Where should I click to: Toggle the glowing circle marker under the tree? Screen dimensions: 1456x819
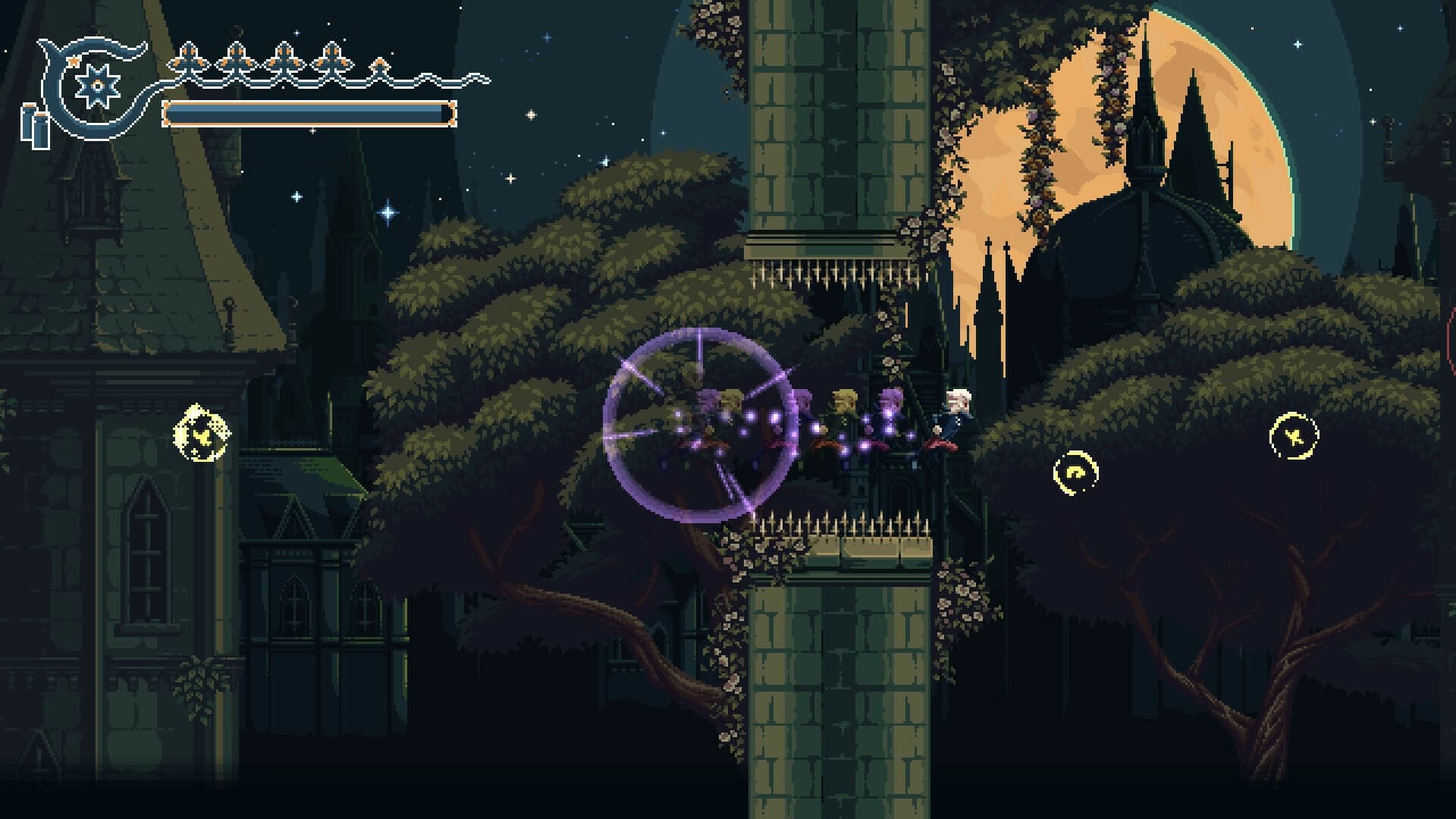tap(1078, 474)
